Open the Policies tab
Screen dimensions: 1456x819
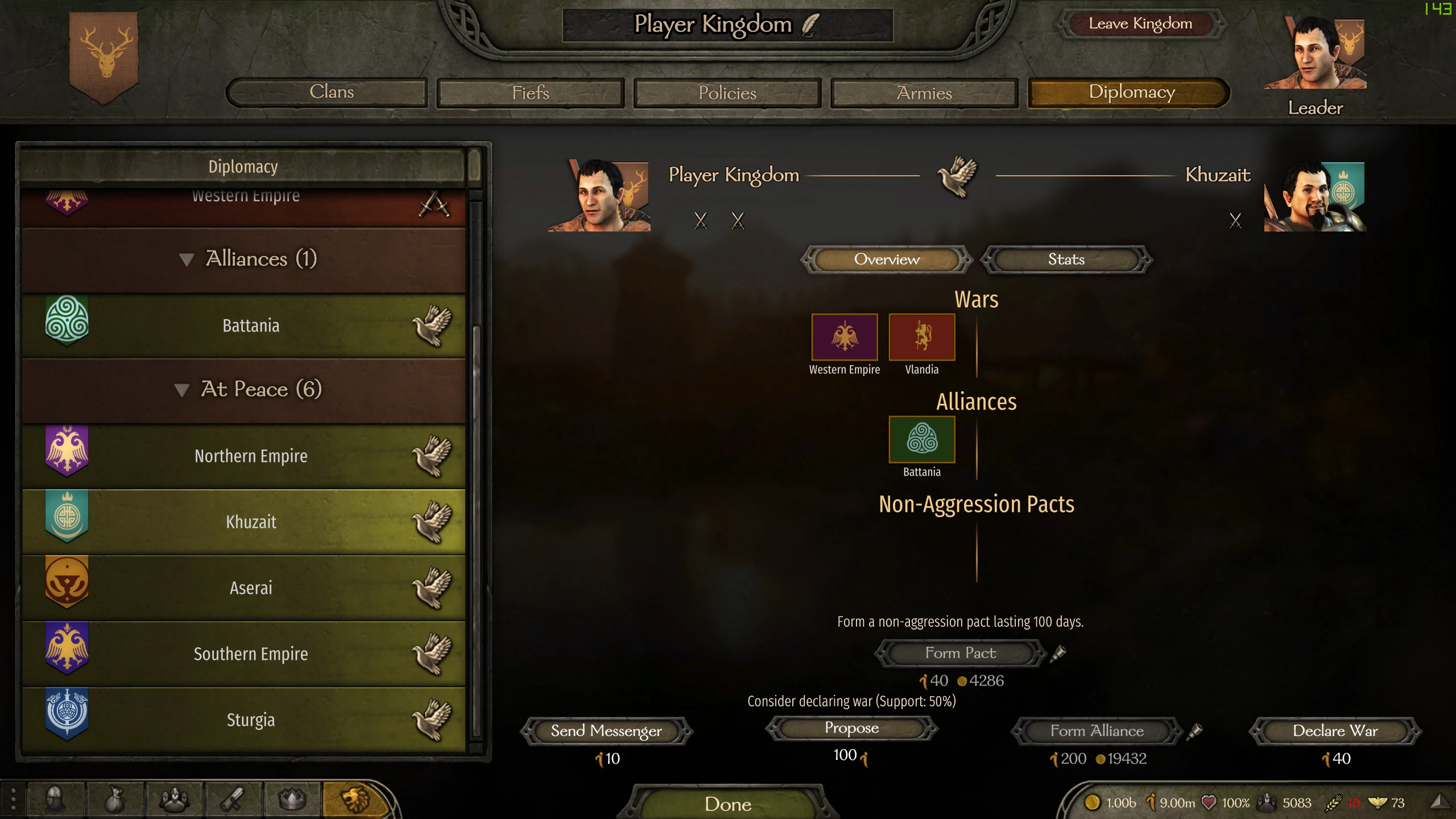(727, 92)
